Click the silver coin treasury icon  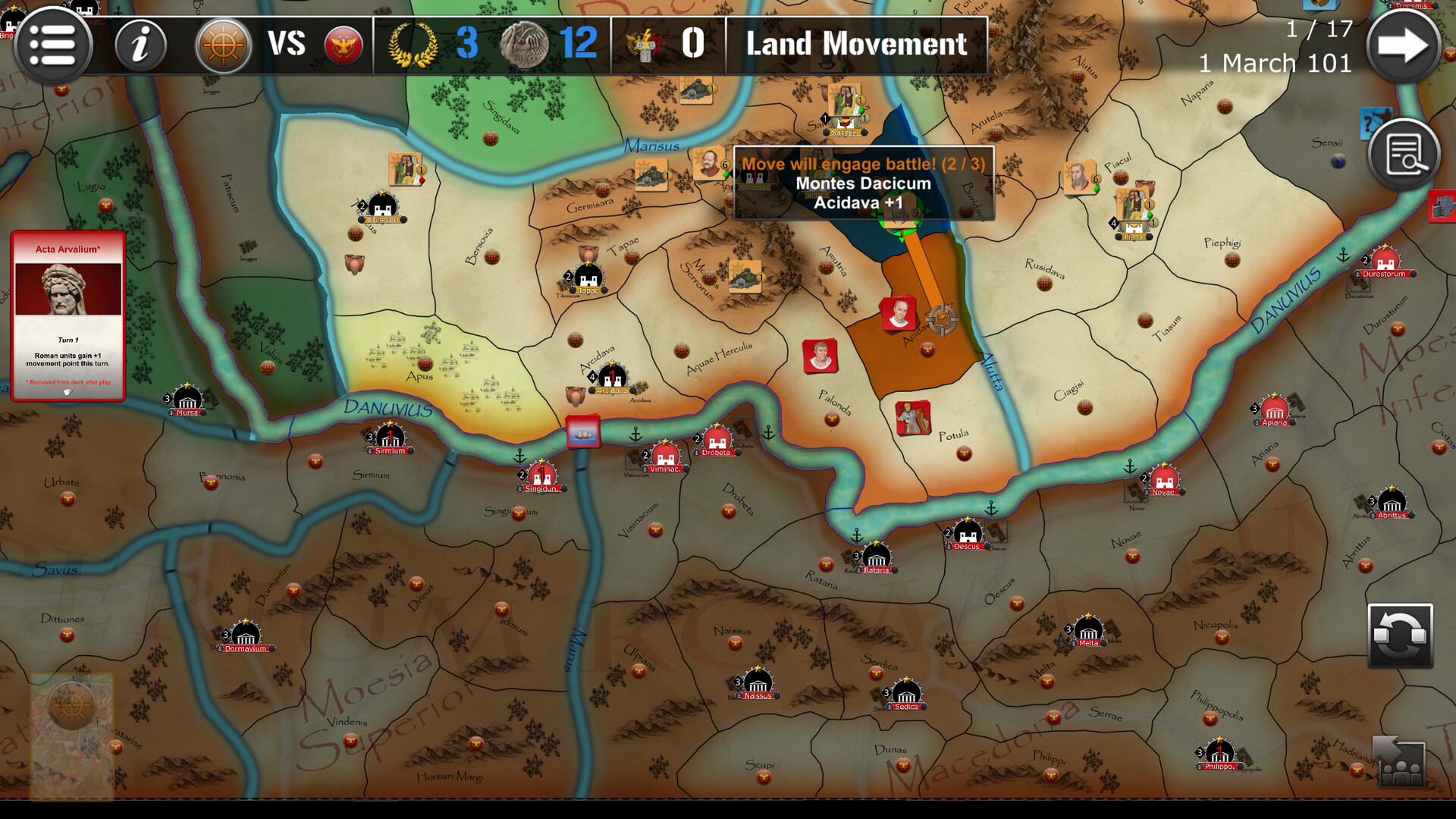click(x=526, y=44)
